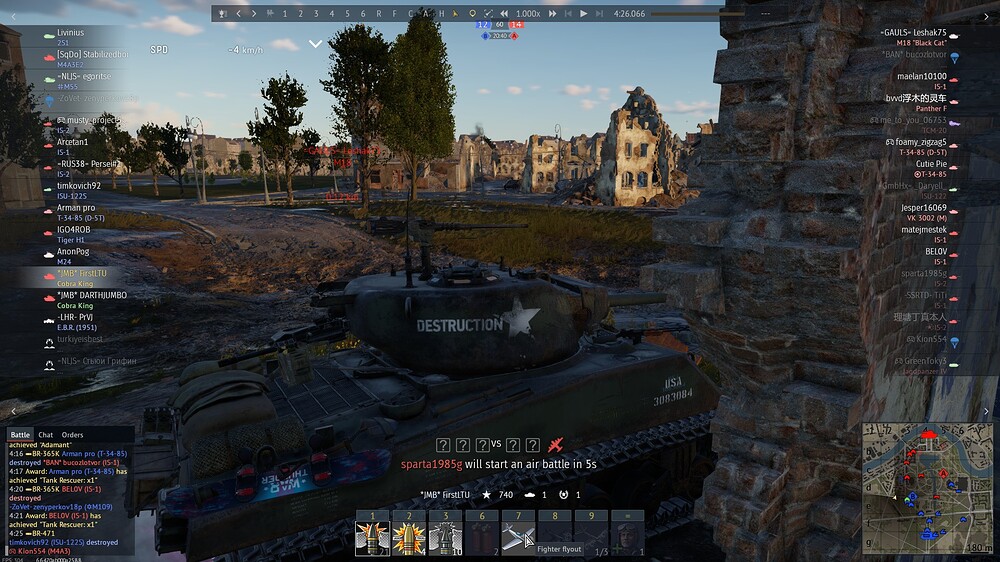Select the first armor-piercing shell slot

tap(372, 537)
